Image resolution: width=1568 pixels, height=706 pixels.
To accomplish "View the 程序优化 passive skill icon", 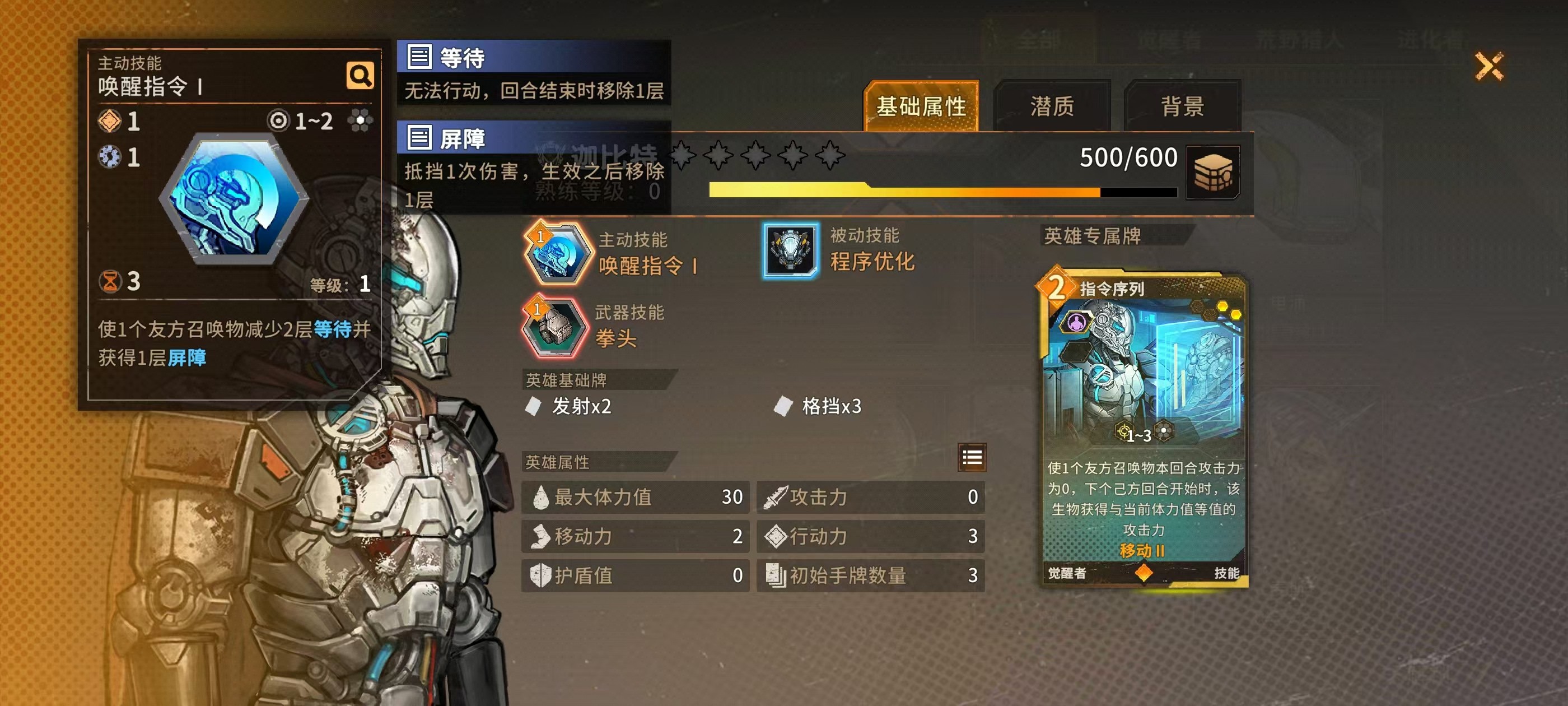I will (790, 250).
